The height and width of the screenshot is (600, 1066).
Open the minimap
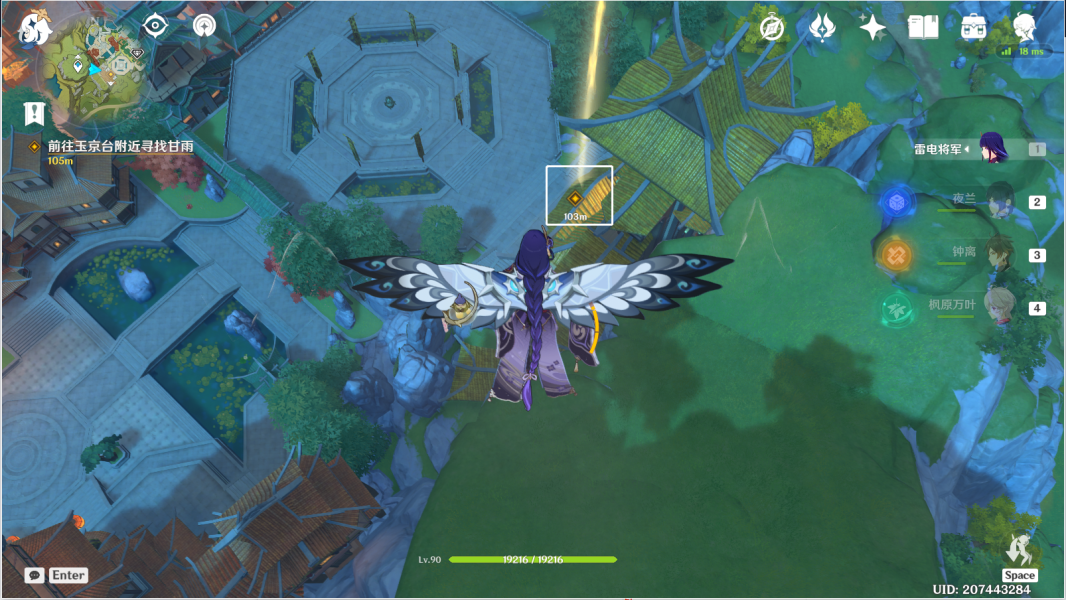[x=96, y=64]
